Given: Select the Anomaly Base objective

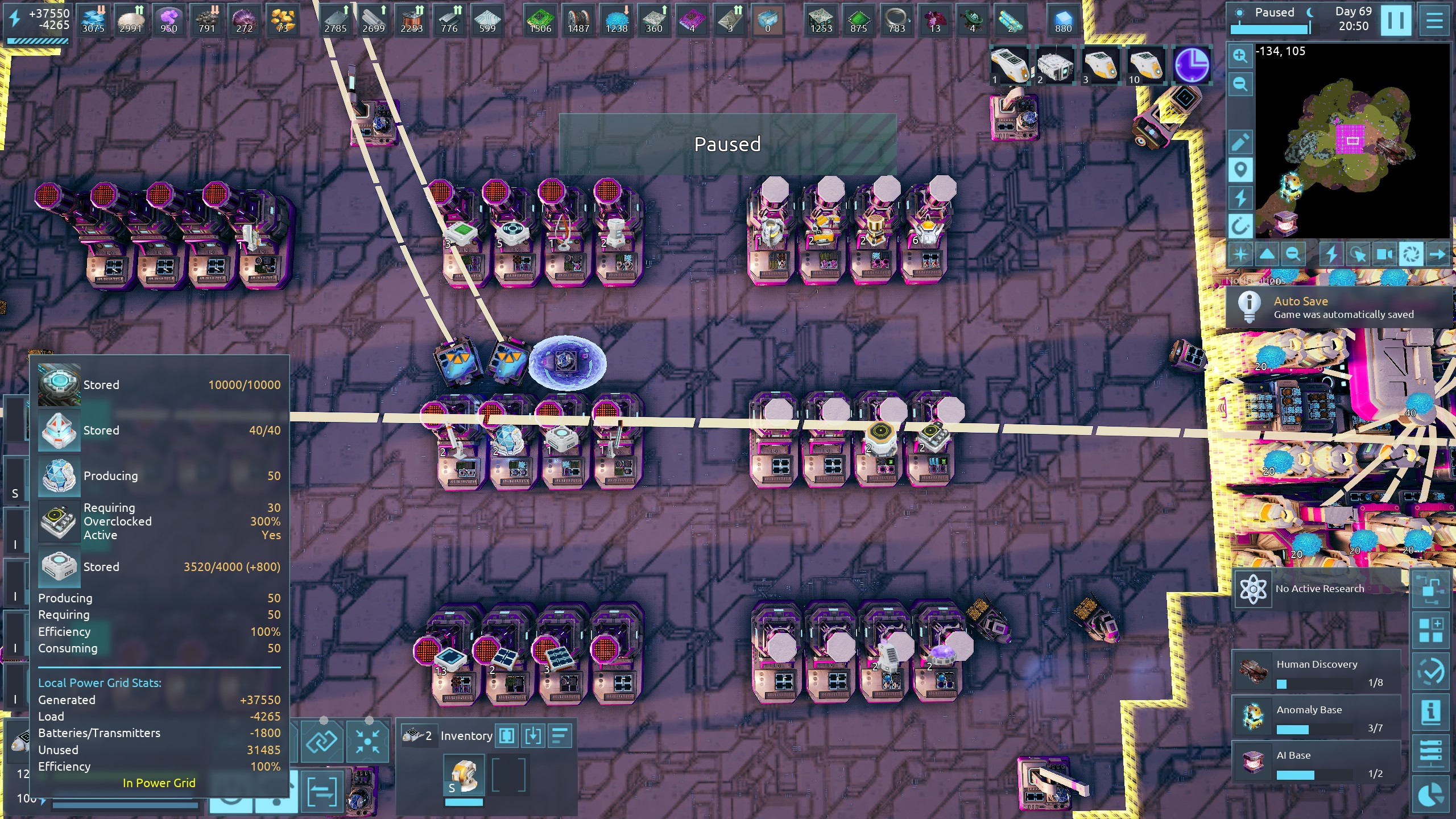Looking at the screenshot, I should (1316, 717).
